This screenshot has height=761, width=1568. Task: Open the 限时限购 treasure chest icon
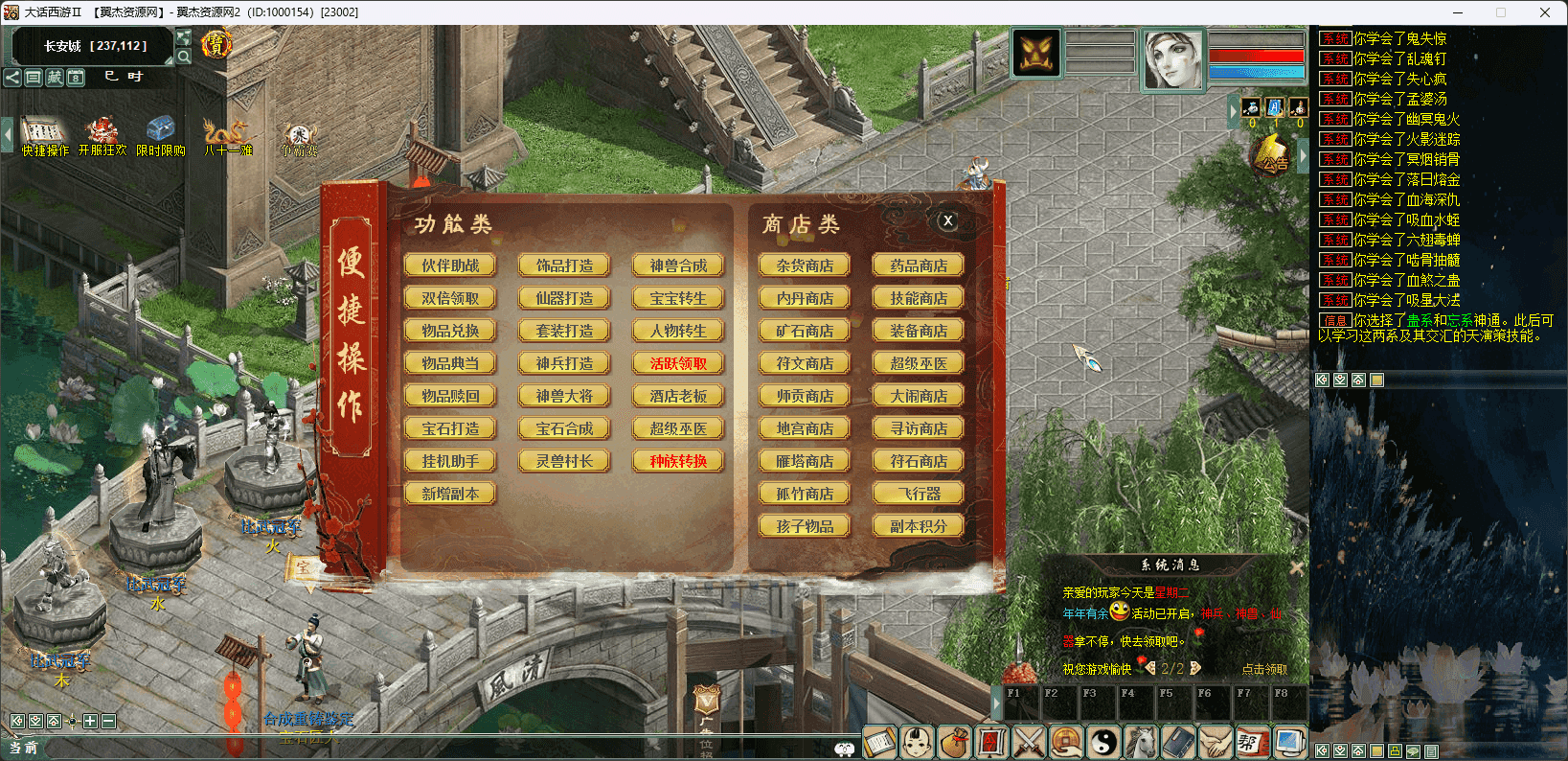pos(160,135)
